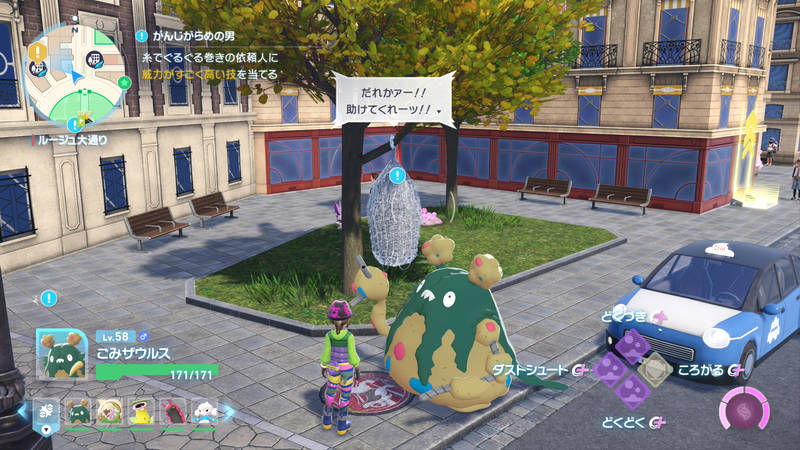Open the party bar's leftmost switcher tab
800x450 pixels.
(46, 410)
